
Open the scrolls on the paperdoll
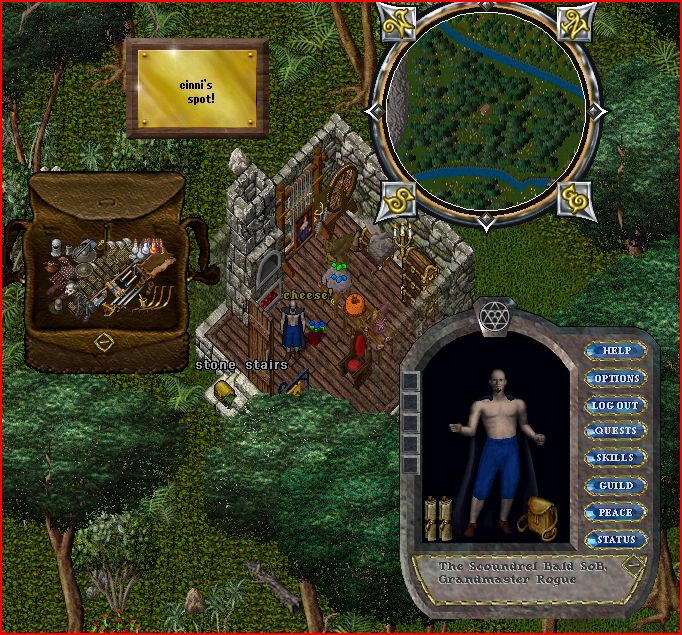(x=438, y=515)
